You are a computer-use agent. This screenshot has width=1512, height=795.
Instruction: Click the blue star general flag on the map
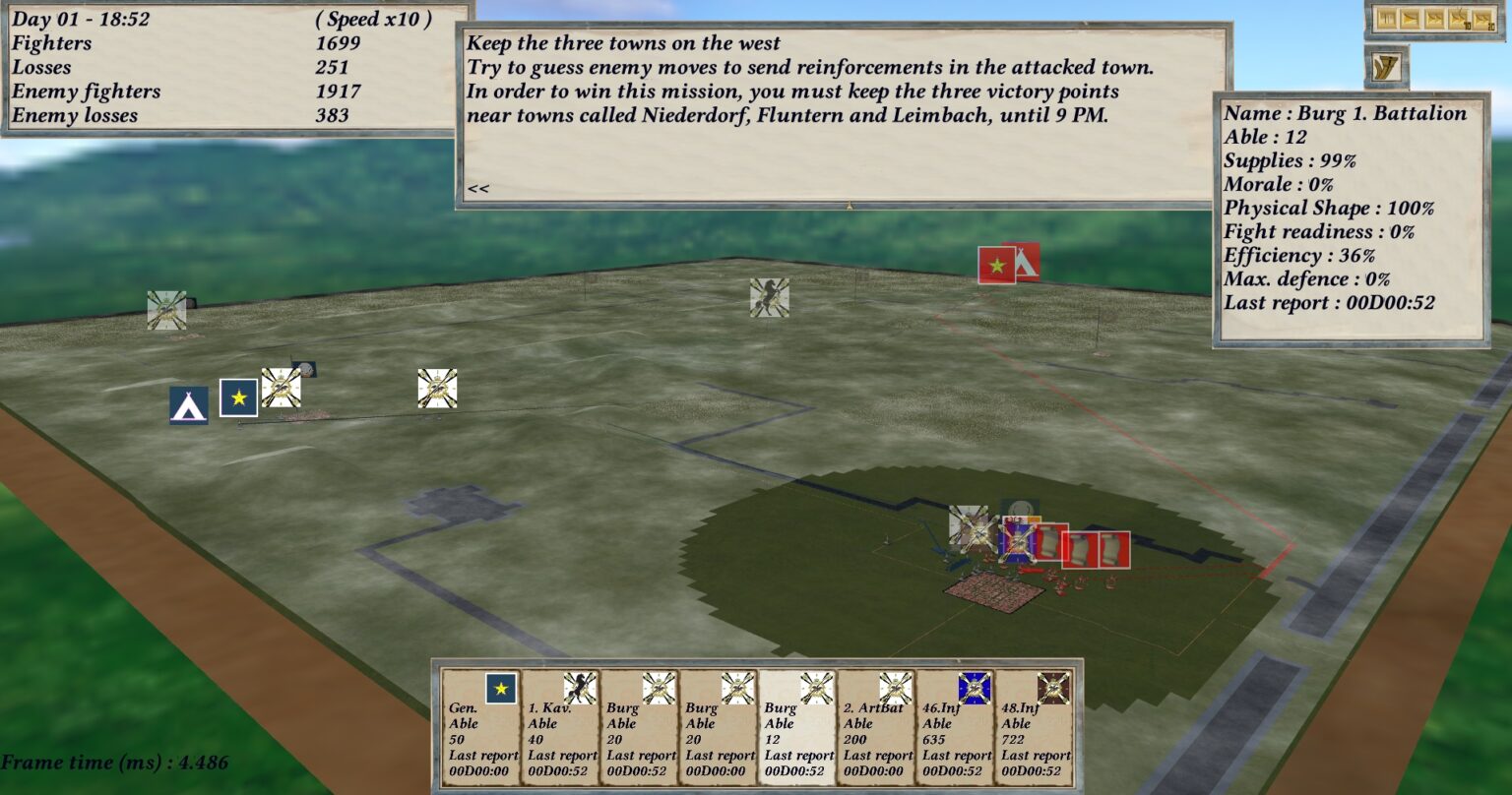point(237,397)
